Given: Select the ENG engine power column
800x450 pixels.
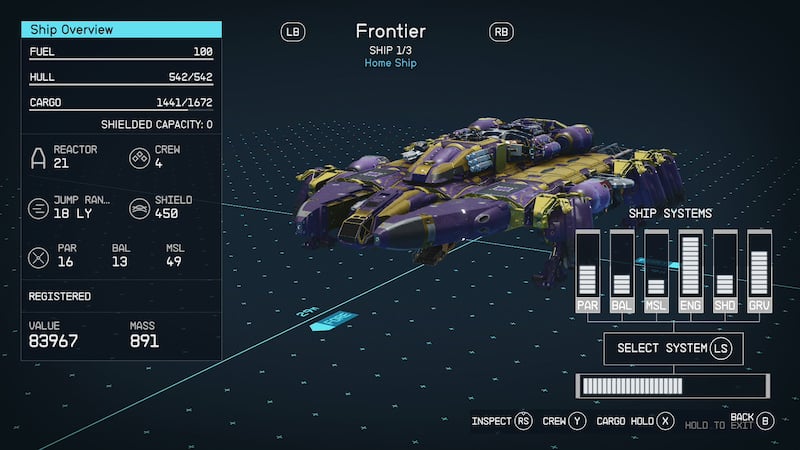Looking at the screenshot, I should point(690,271).
